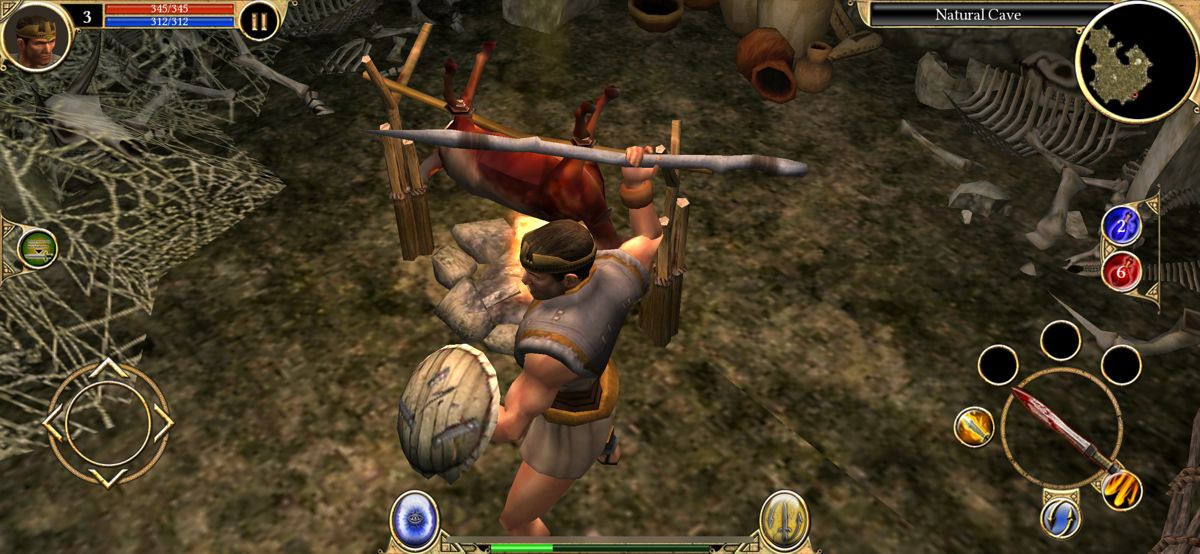Tap the blue swap arrows button

pyautogui.click(x=1059, y=516)
